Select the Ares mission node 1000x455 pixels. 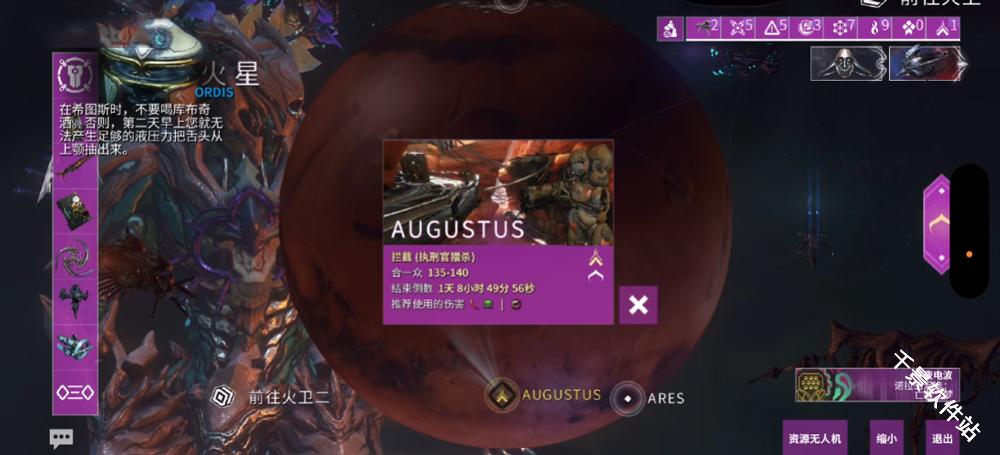coord(627,398)
